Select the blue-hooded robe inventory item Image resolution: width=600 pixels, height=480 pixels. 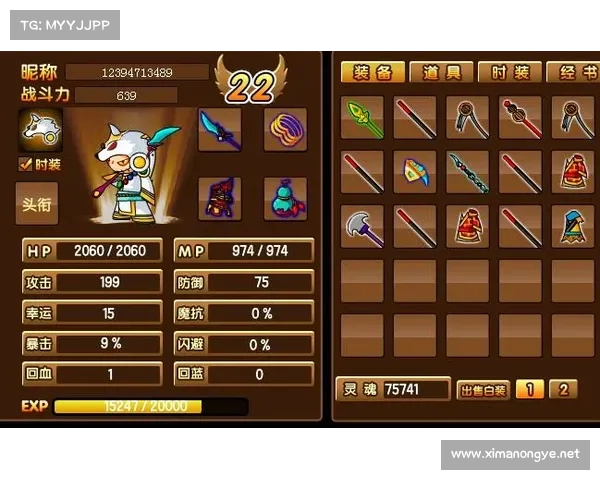coord(573,226)
